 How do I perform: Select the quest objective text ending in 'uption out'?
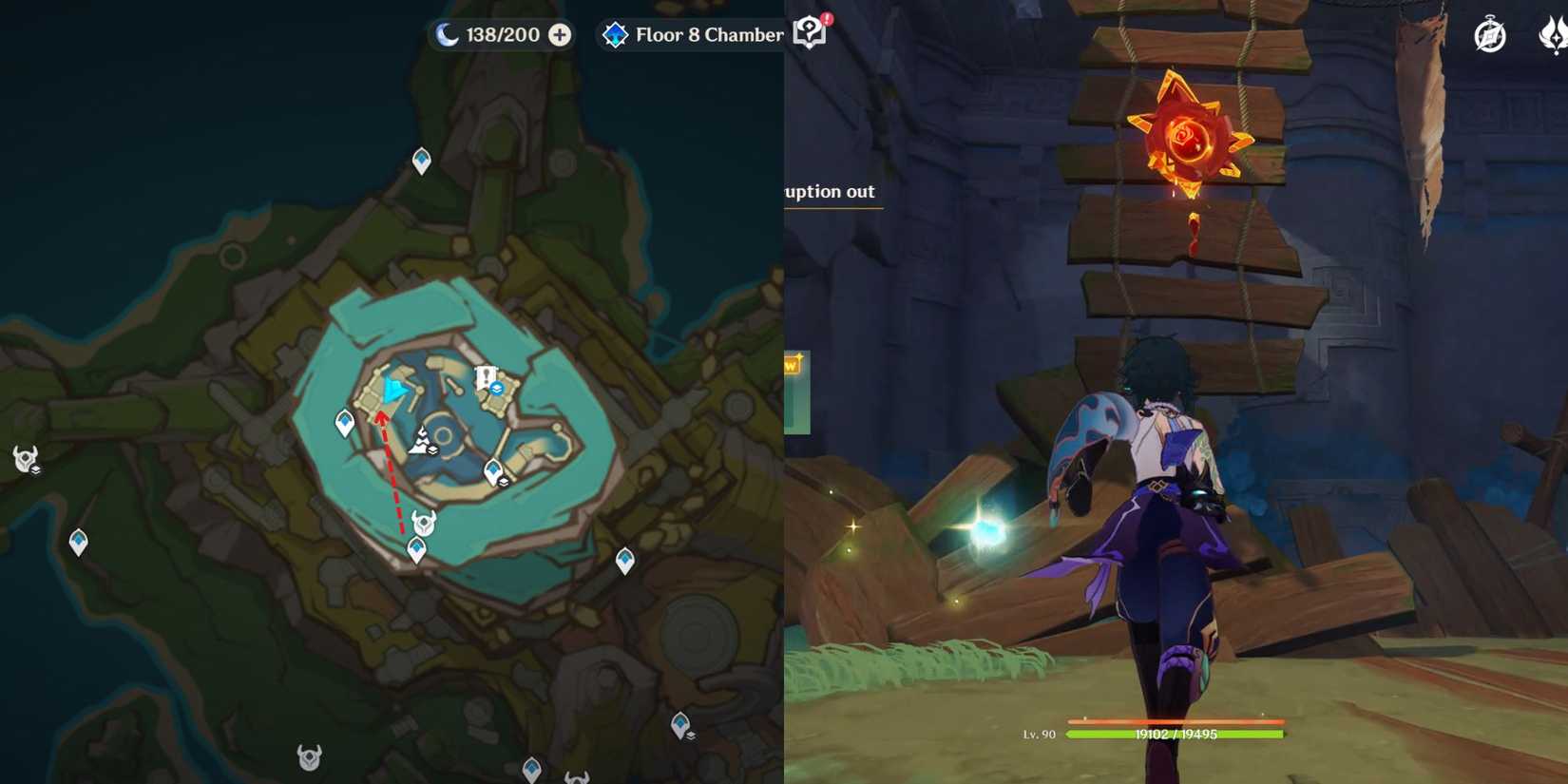pyautogui.click(x=828, y=191)
